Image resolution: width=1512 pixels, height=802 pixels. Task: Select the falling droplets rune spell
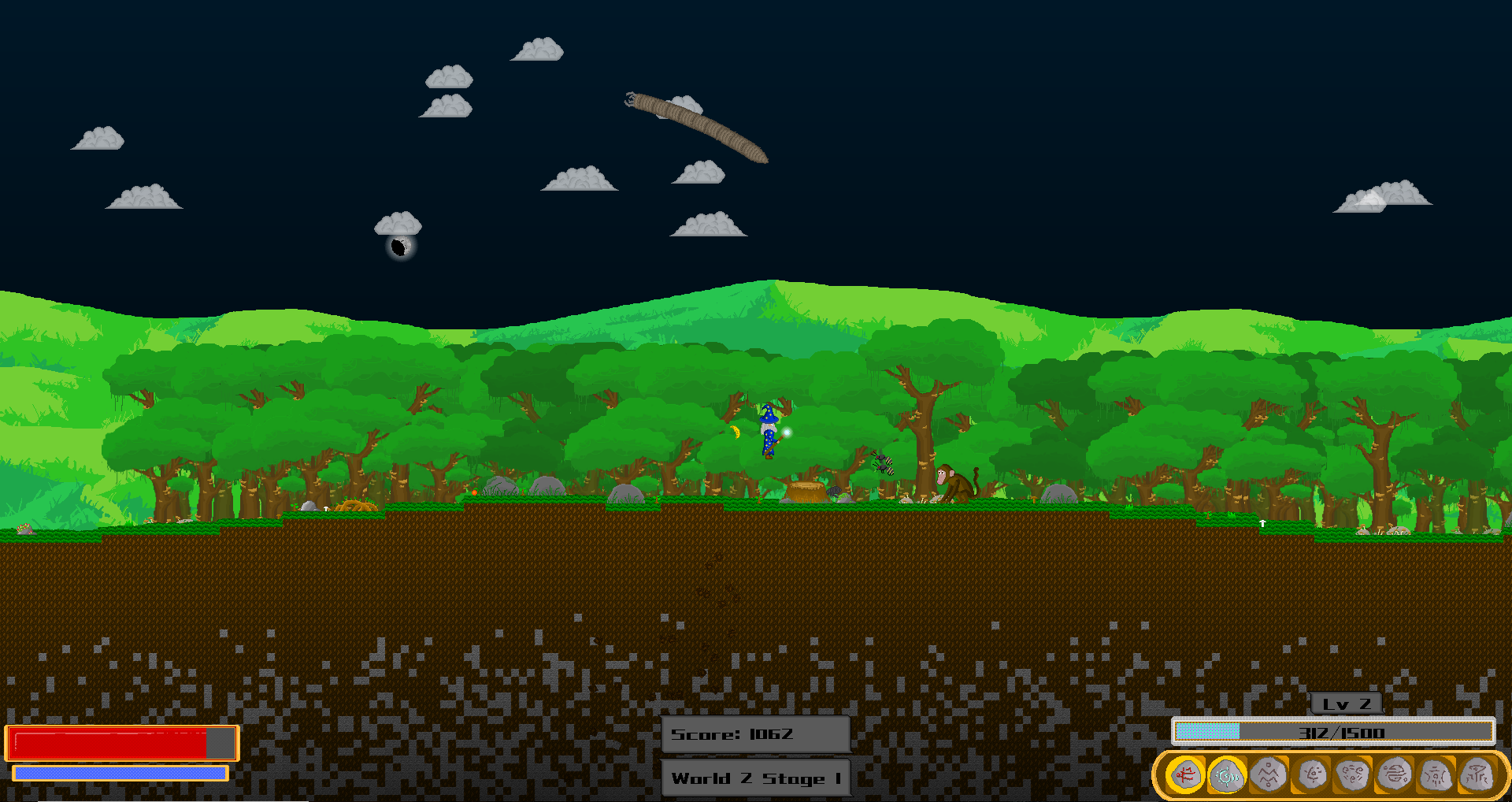pyautogui.click(x=1436, y=774)
